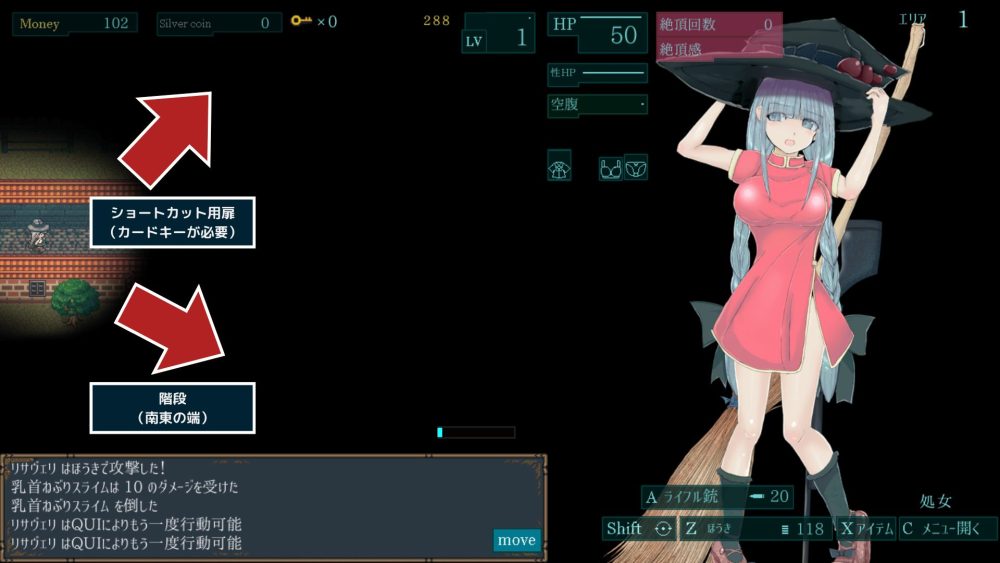Open the アイテム item panel
Viewport: 1000px width, 563px height.
point(866,529)
